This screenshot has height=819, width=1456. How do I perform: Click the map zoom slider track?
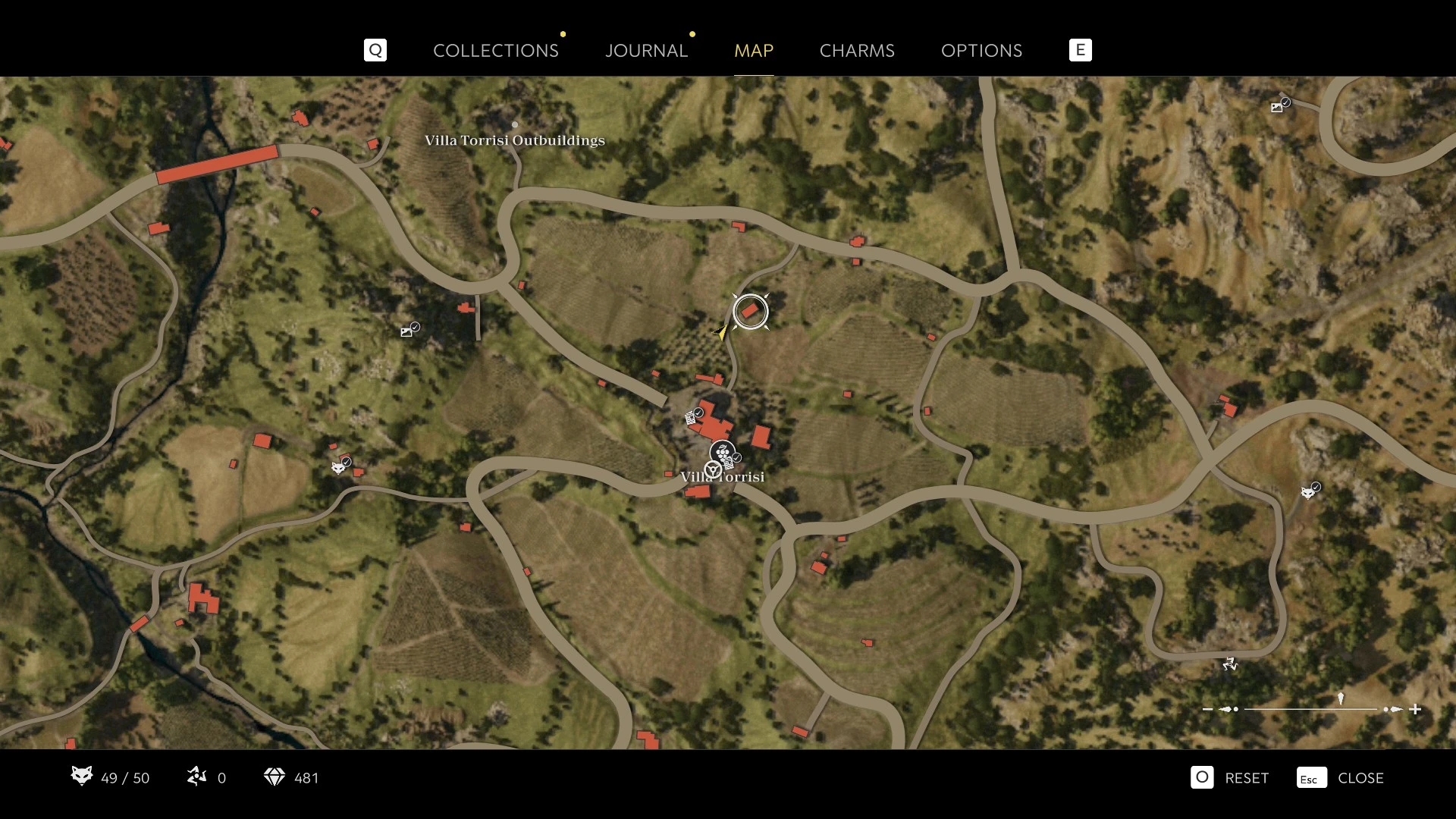pos(1310,710)
